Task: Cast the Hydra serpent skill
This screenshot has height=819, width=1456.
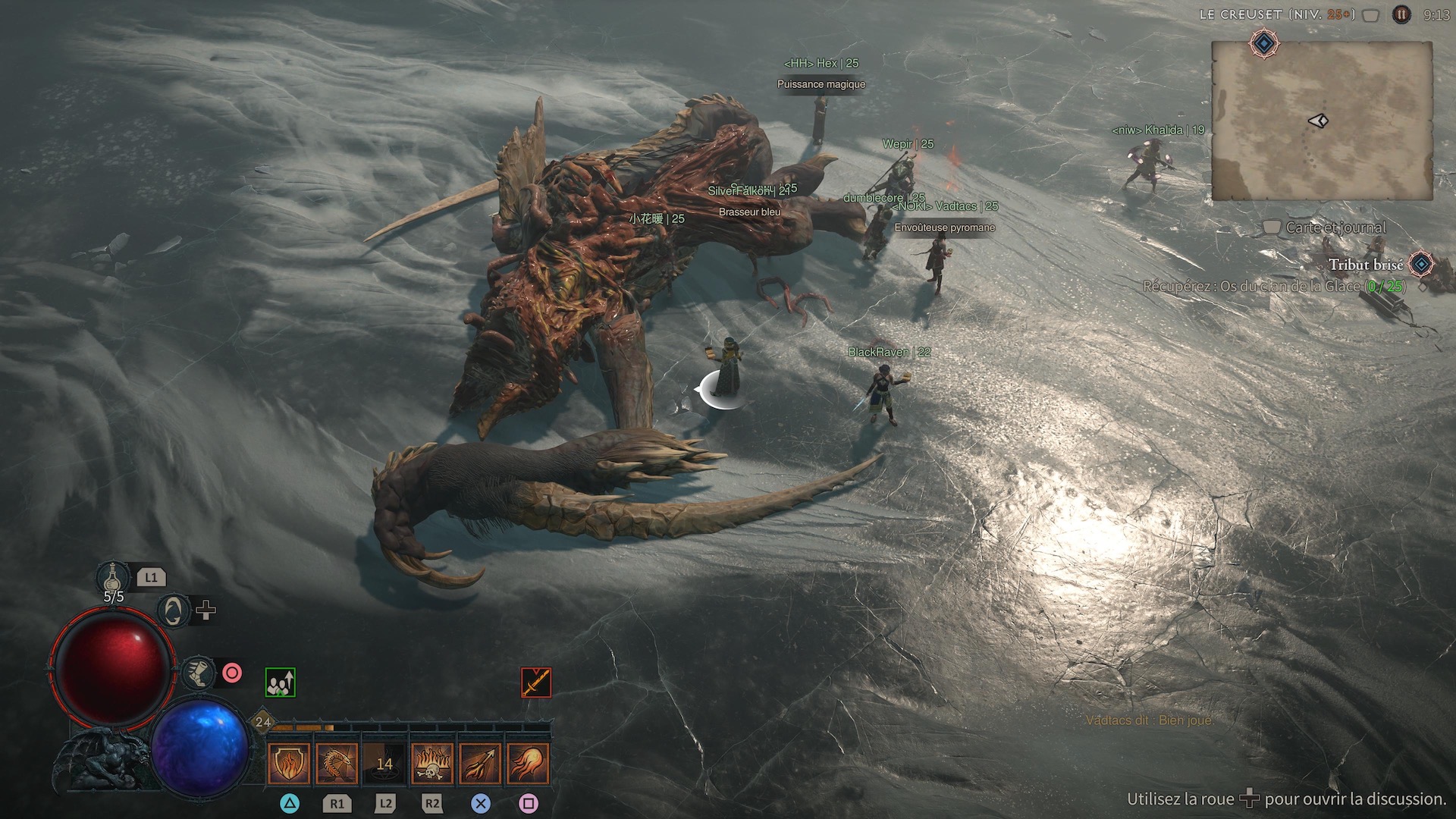Action: [337, 763]
